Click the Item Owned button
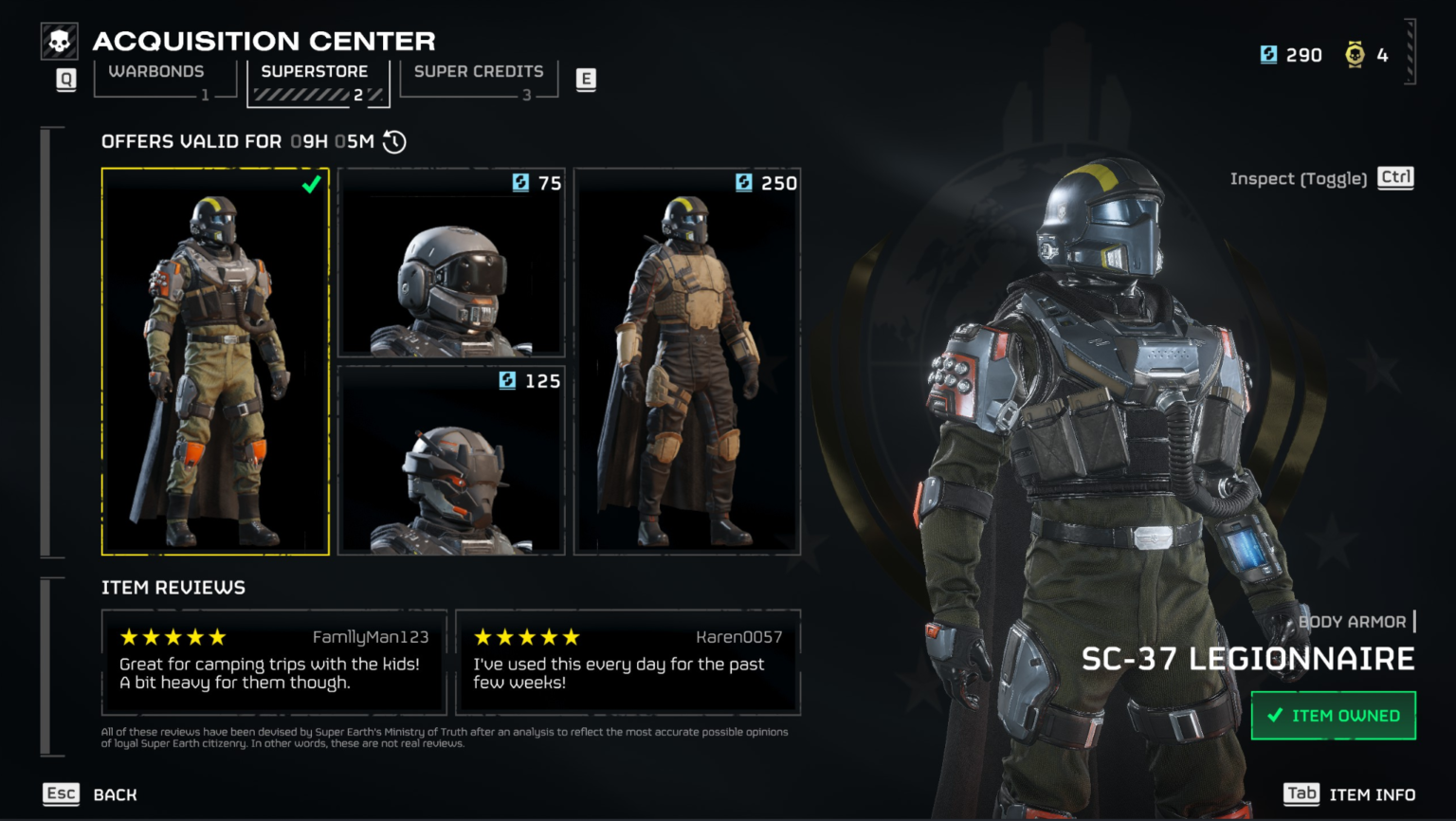The height and width of the screenshot is (821, 1456). [1333, 716]
